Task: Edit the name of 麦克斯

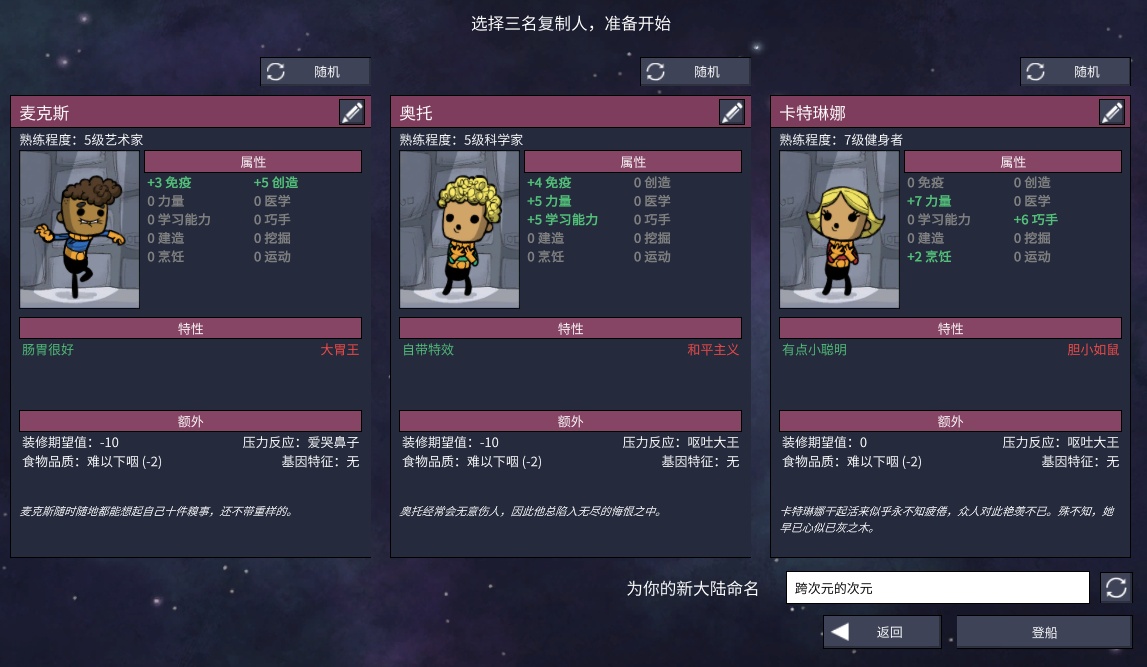Action: (x=352, y=112)
